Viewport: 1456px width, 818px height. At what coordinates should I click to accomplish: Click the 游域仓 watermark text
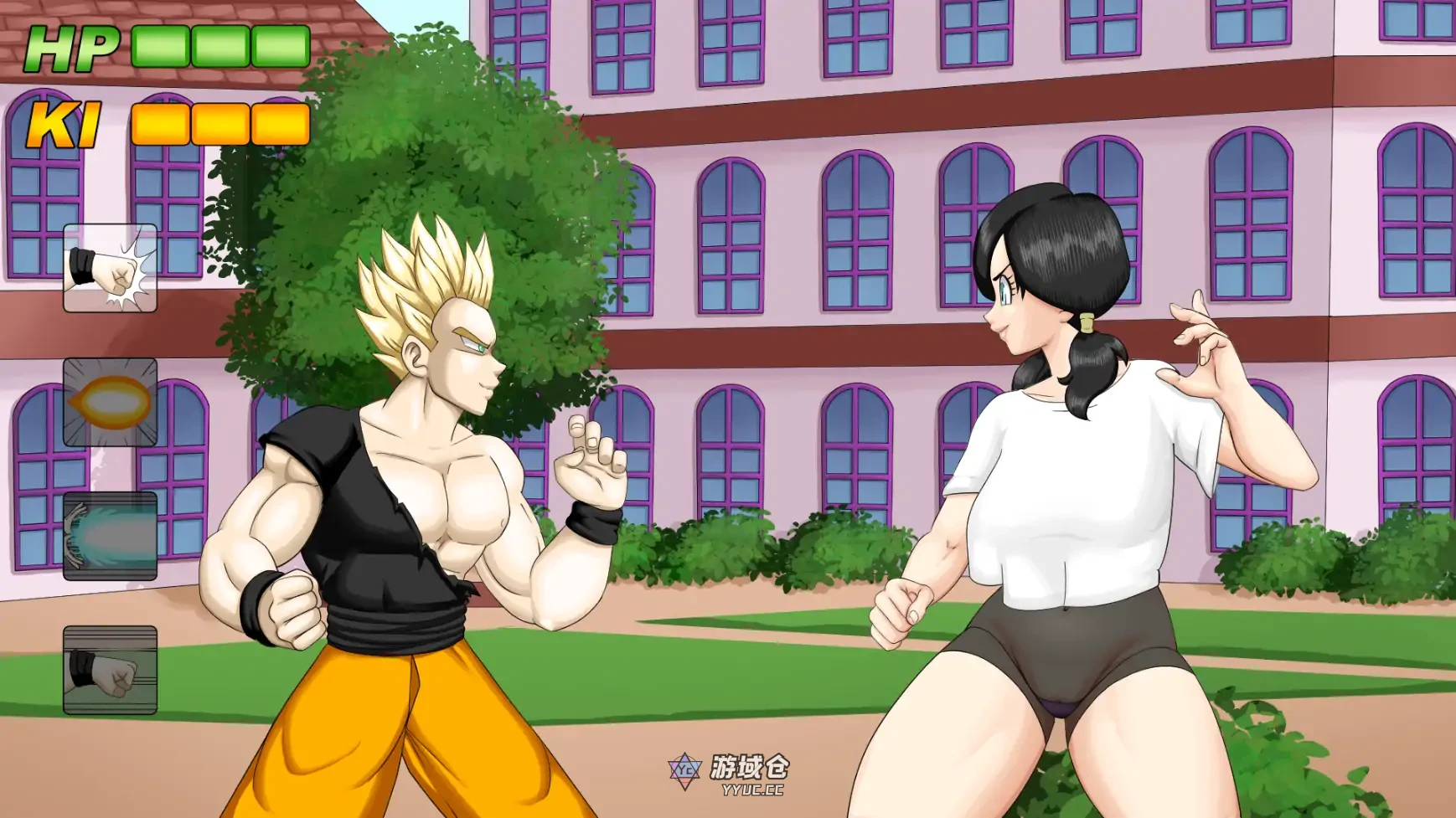point(749,769)
